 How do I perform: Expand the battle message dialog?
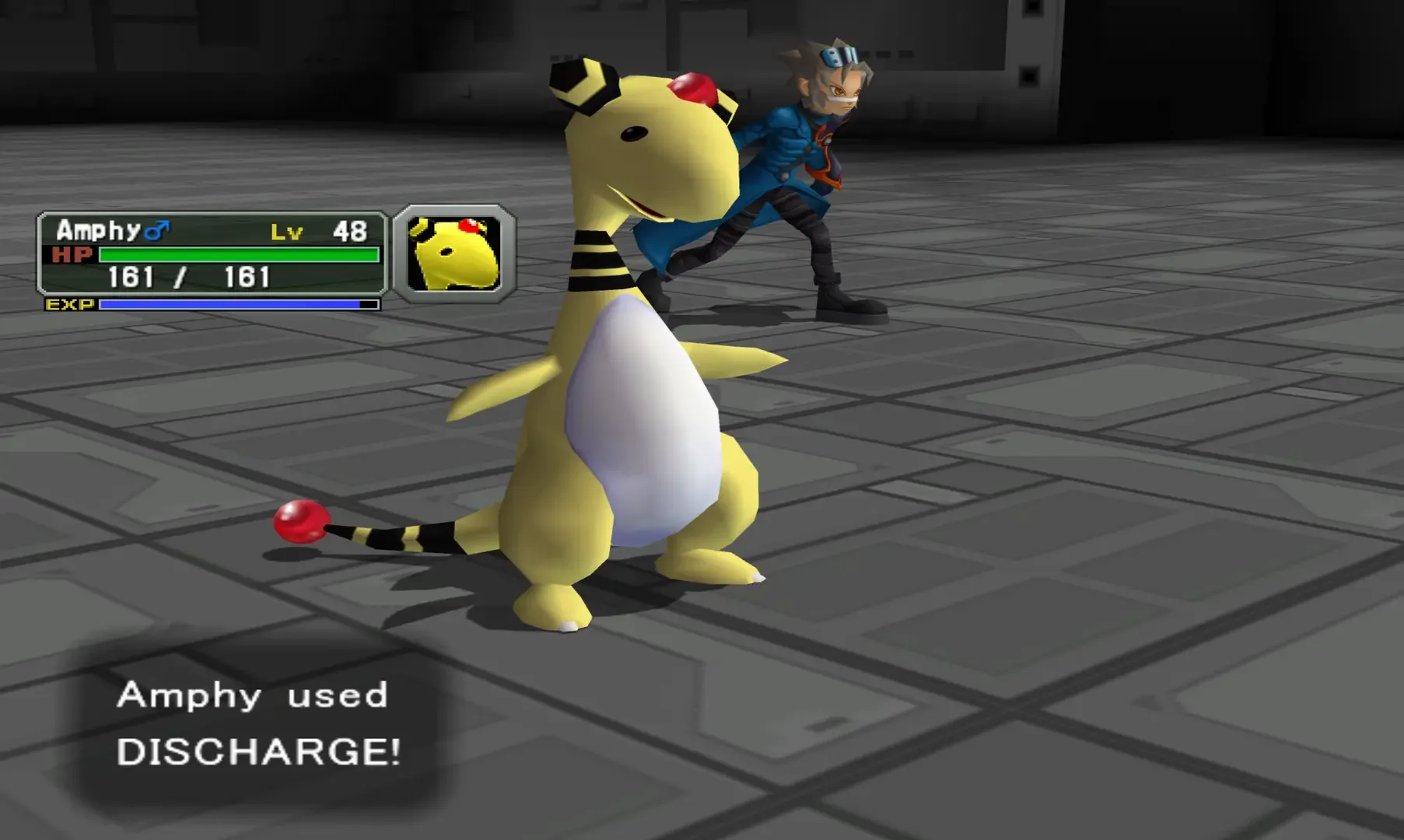point(257,727)
